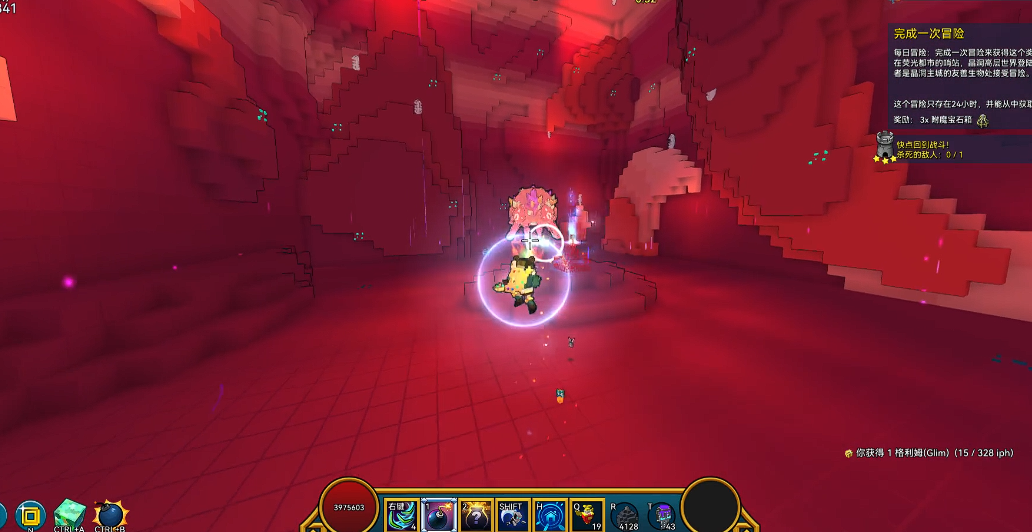Viewport: 1032px width, 532px height.
Task: Use the flask item with count 19
Action: 587,515
